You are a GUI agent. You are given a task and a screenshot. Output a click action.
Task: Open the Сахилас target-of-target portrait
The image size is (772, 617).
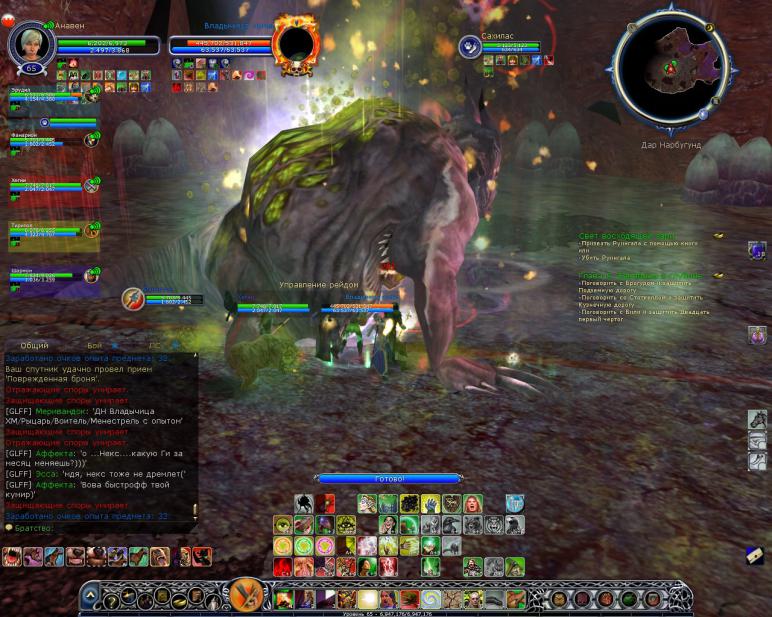coord(469,46)
